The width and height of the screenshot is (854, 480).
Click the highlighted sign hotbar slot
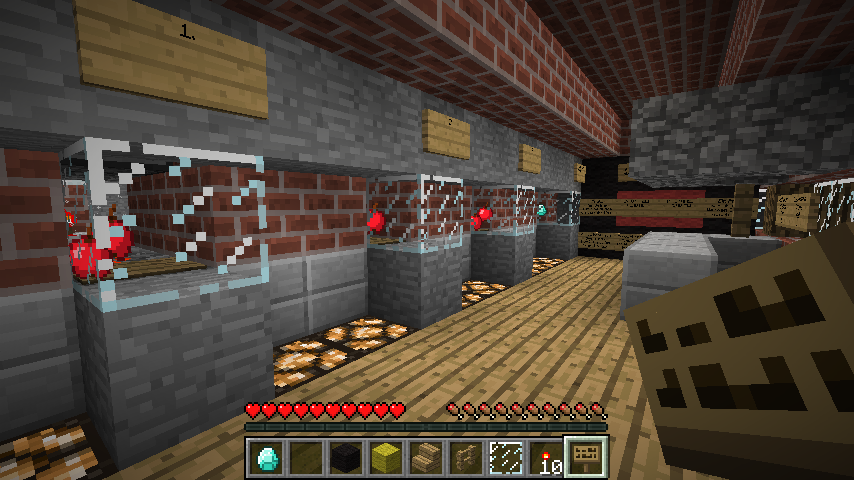583,458
